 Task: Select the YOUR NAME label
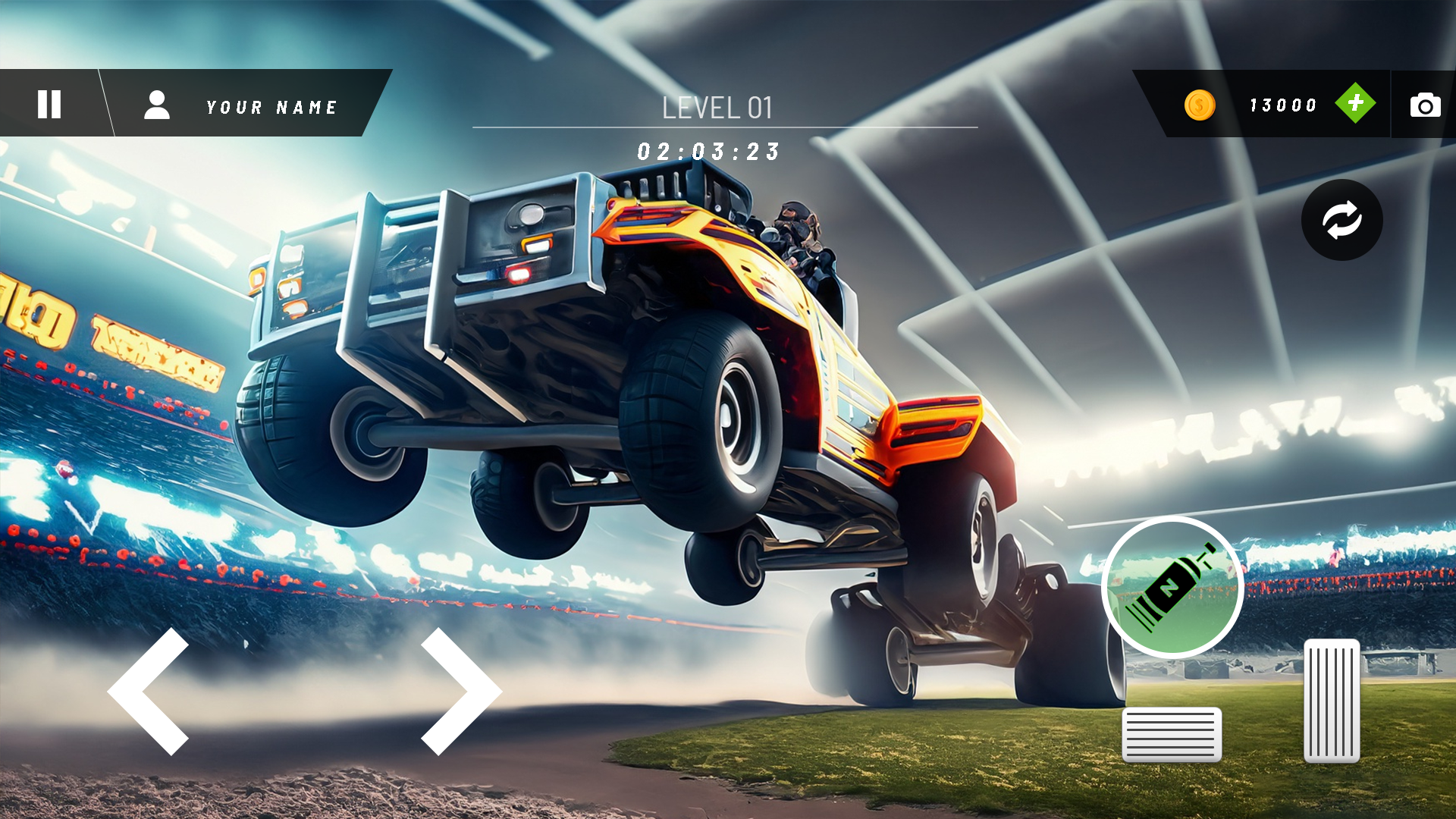click(x=271, y=107)
